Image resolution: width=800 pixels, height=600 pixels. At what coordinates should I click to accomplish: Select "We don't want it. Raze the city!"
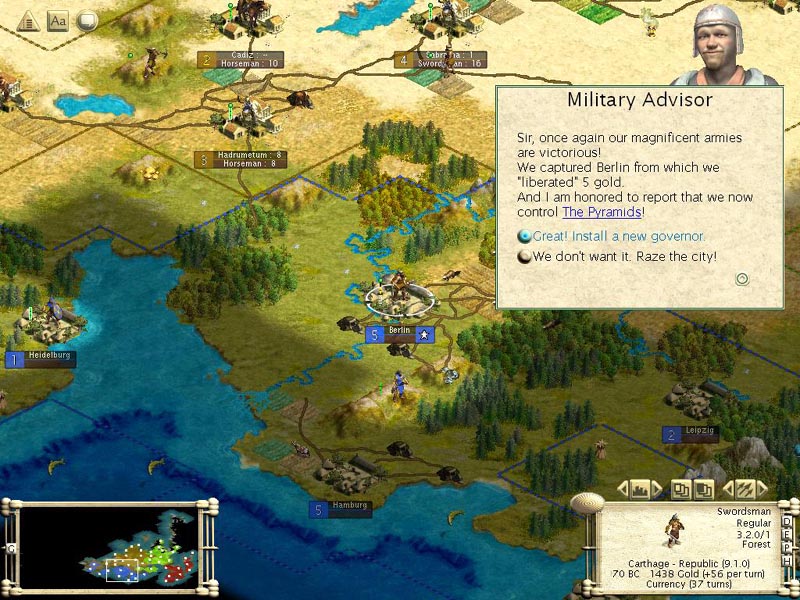(x=624, y=256)
